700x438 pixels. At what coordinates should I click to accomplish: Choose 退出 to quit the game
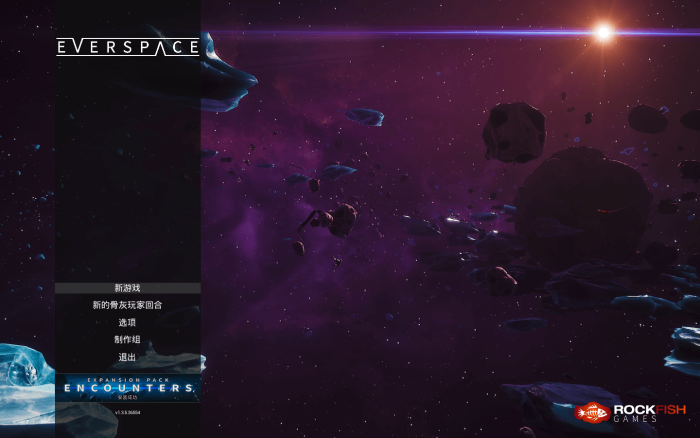127,357
